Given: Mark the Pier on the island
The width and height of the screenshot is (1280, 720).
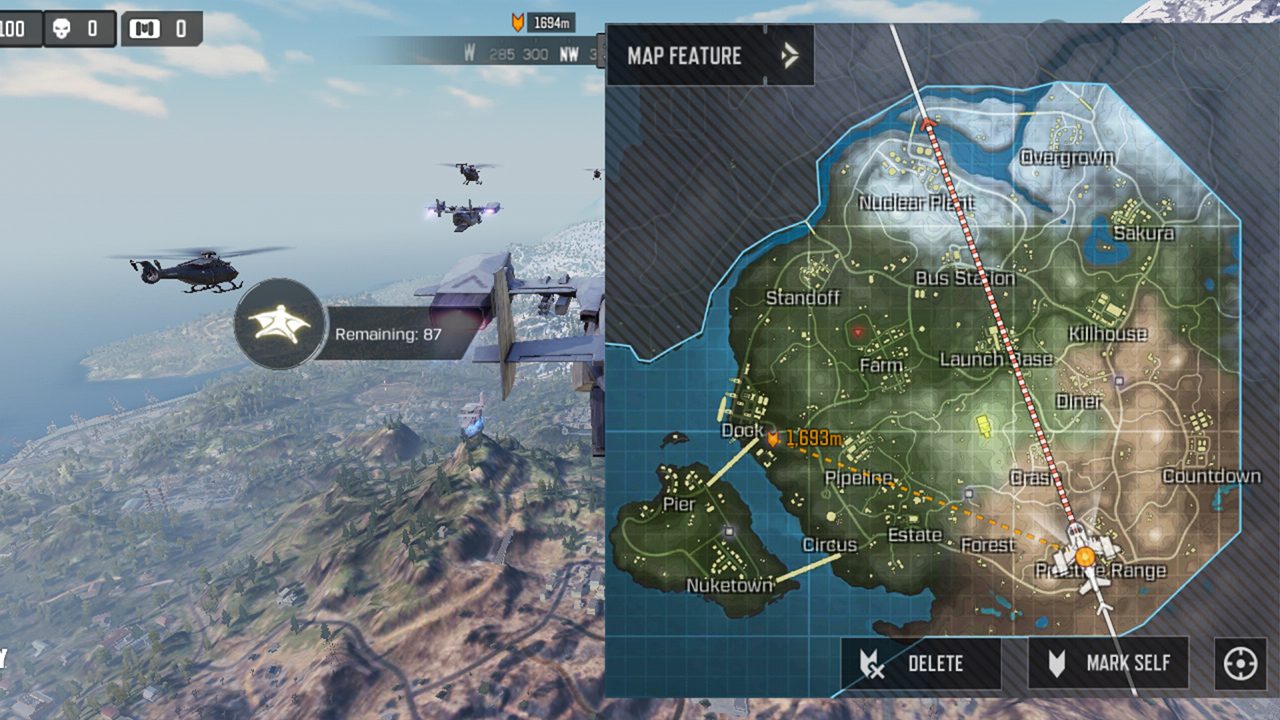Looking at the screenshot, I should [x=679, y=504].
